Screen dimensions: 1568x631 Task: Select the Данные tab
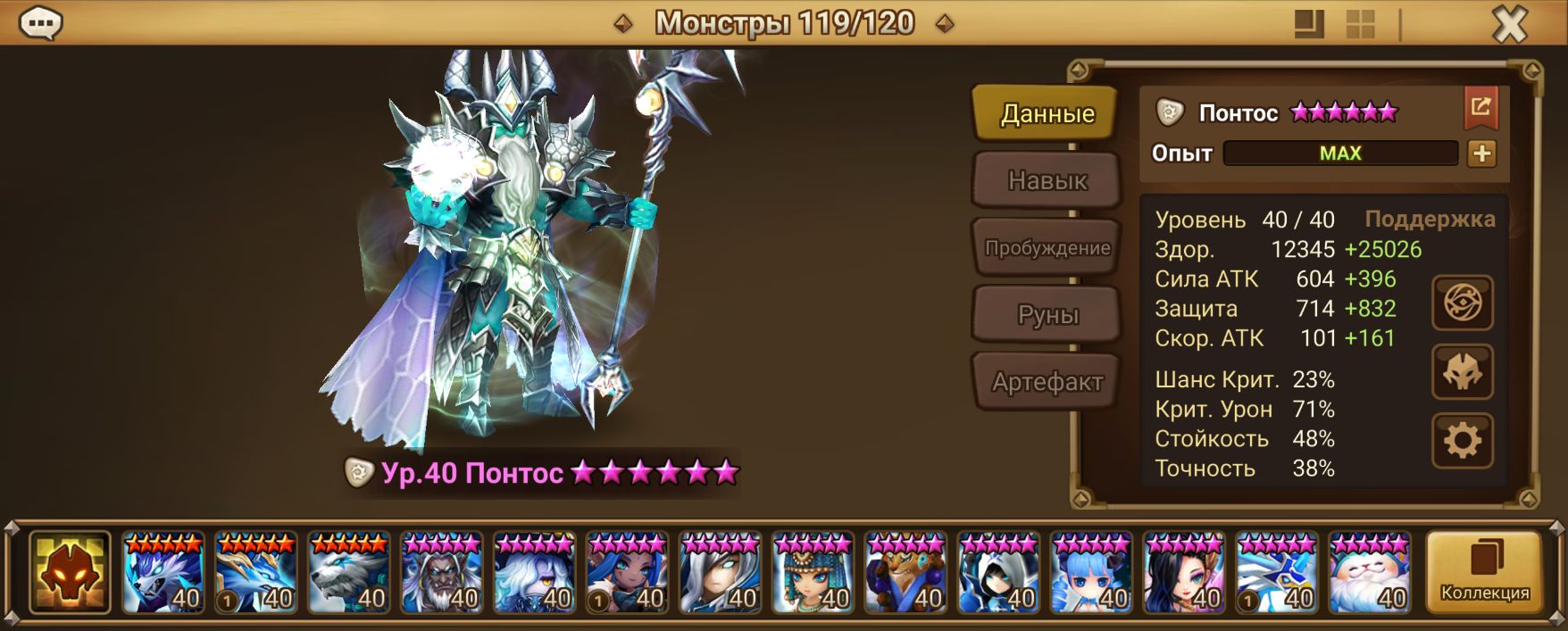[x=1047, y=113]
